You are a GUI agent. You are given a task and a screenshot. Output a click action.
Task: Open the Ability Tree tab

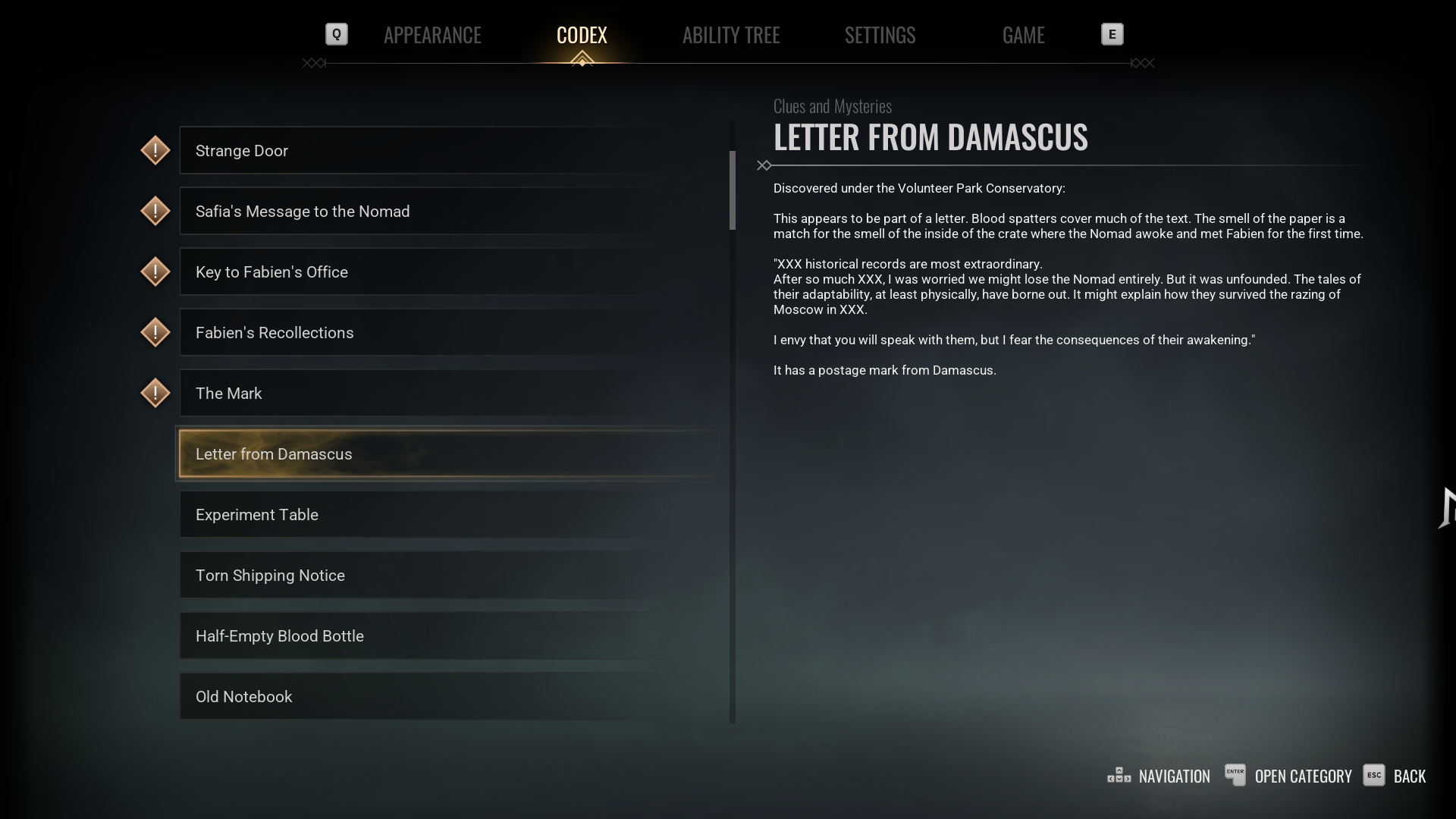click(731, 35)
